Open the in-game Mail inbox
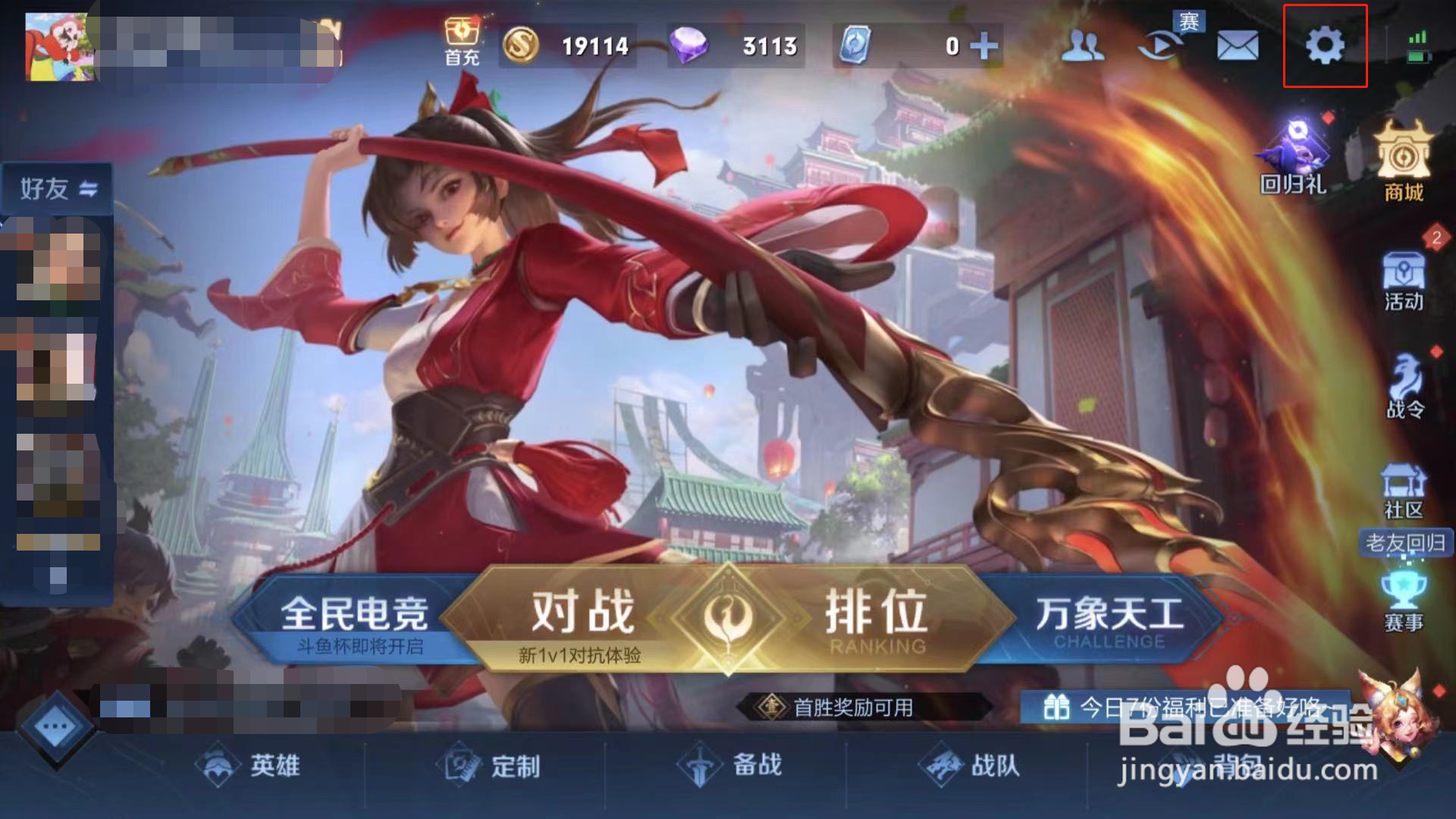The image size is (1456, 819). tap(1238, 45)
